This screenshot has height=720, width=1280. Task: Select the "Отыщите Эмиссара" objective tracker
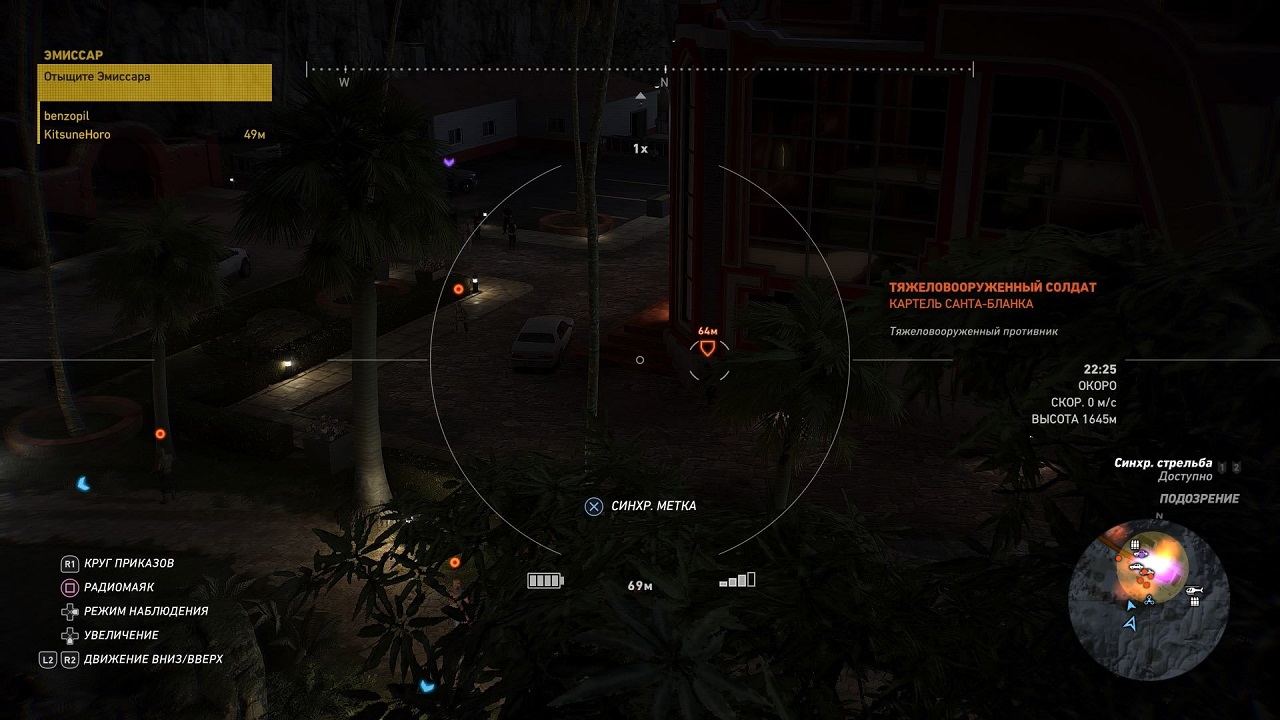155,82
